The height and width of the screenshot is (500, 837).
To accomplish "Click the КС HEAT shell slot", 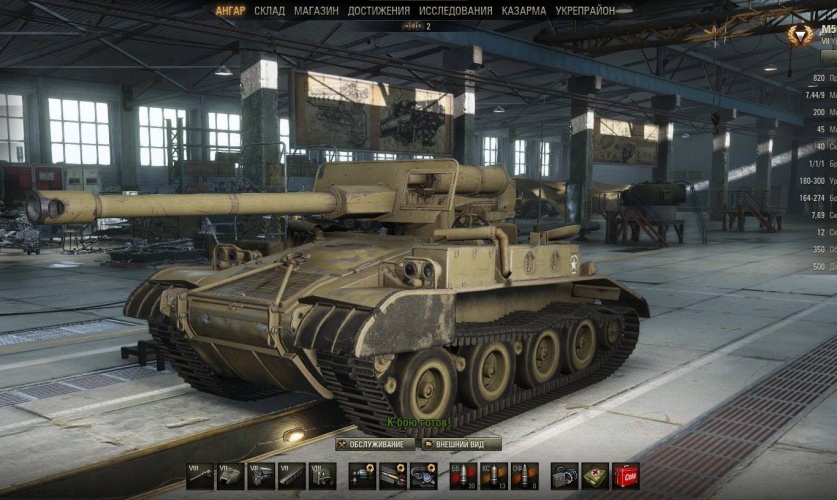I will coord(493,476).
